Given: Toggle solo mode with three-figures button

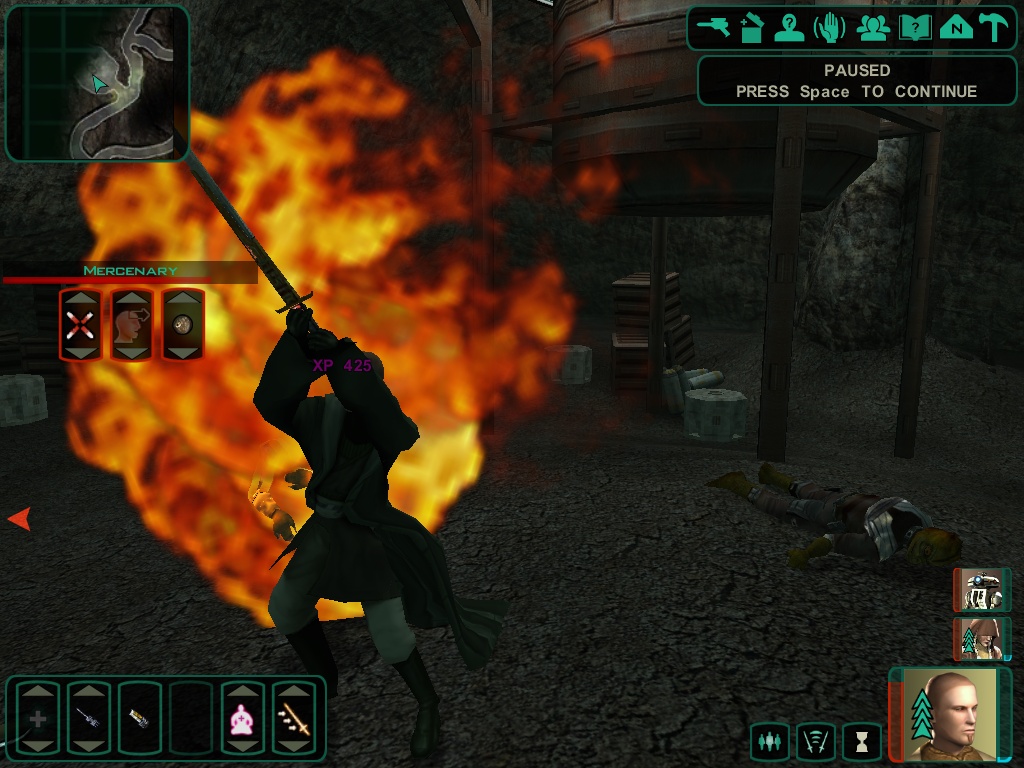Looking at the screenshot, I should [769, 742].
